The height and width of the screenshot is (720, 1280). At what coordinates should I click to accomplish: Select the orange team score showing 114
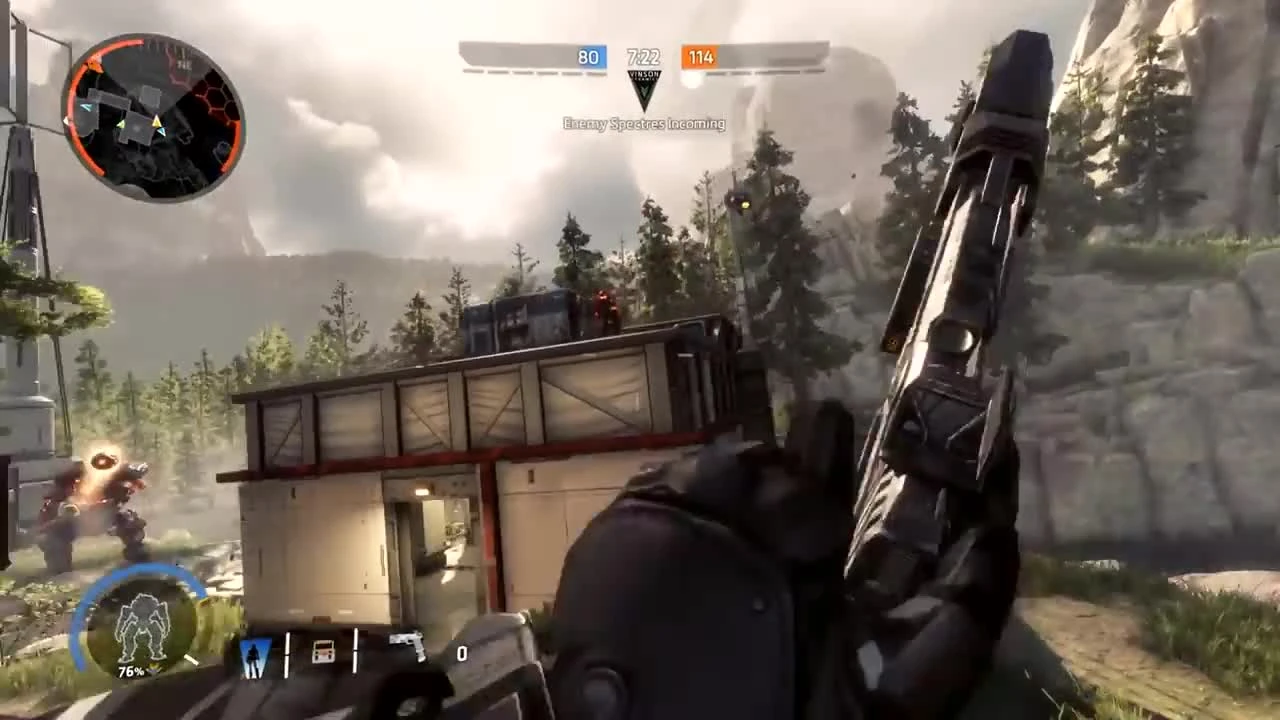pyautogui.click(x=701, y=57)
